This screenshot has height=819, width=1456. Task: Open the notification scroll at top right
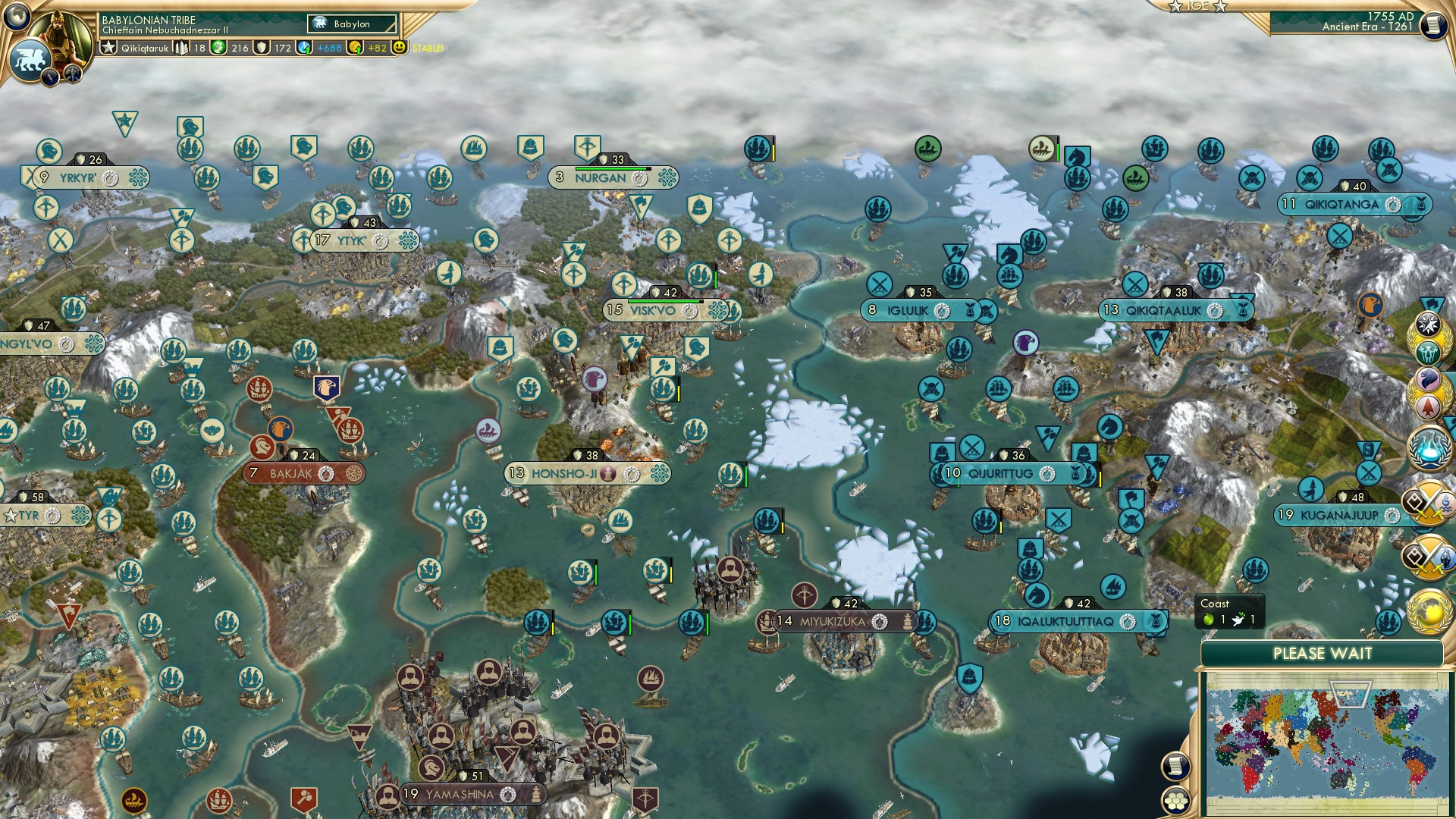click(x=1434, y=27)
